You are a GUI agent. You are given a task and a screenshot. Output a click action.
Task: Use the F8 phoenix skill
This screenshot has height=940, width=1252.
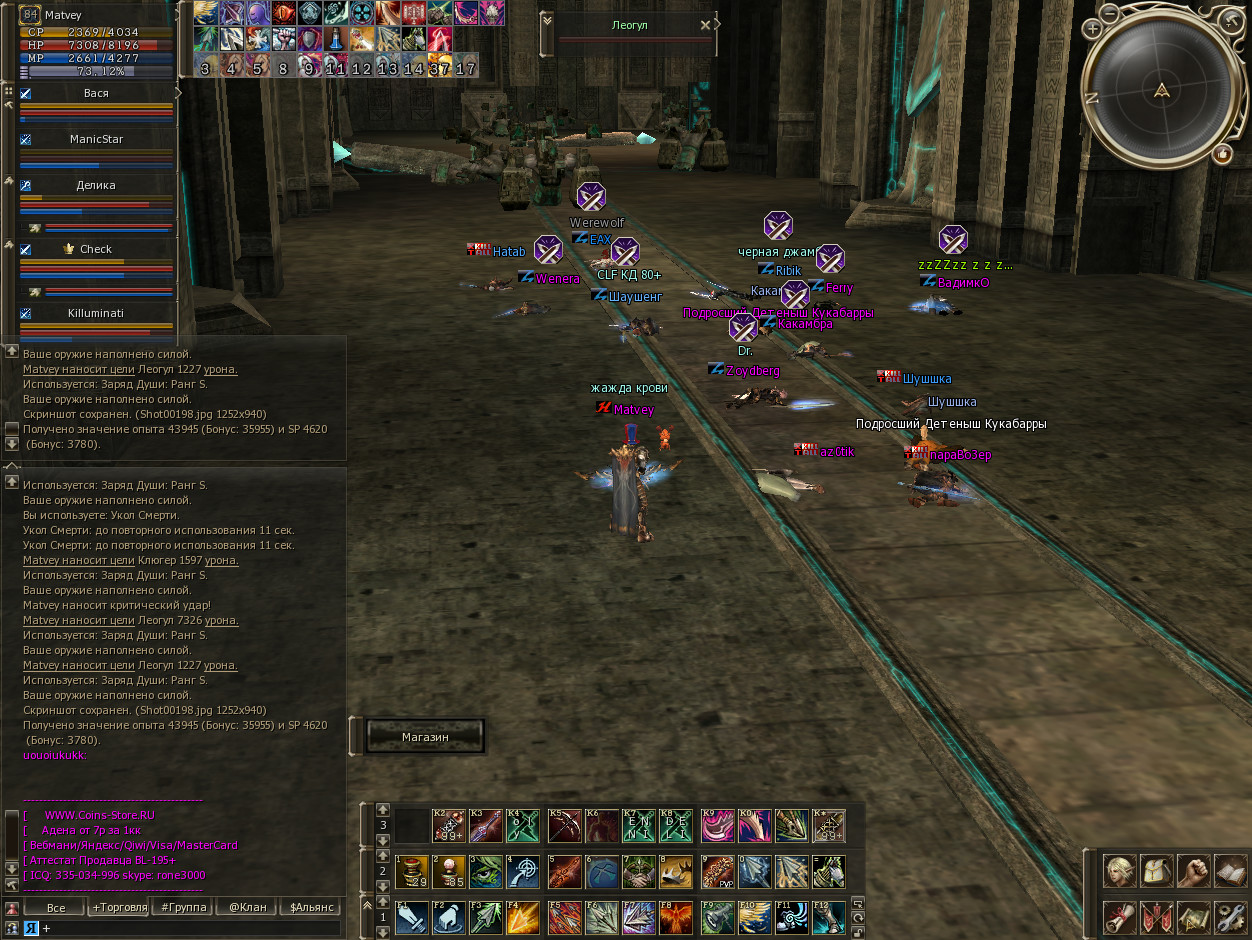click(x=674, y=918)
